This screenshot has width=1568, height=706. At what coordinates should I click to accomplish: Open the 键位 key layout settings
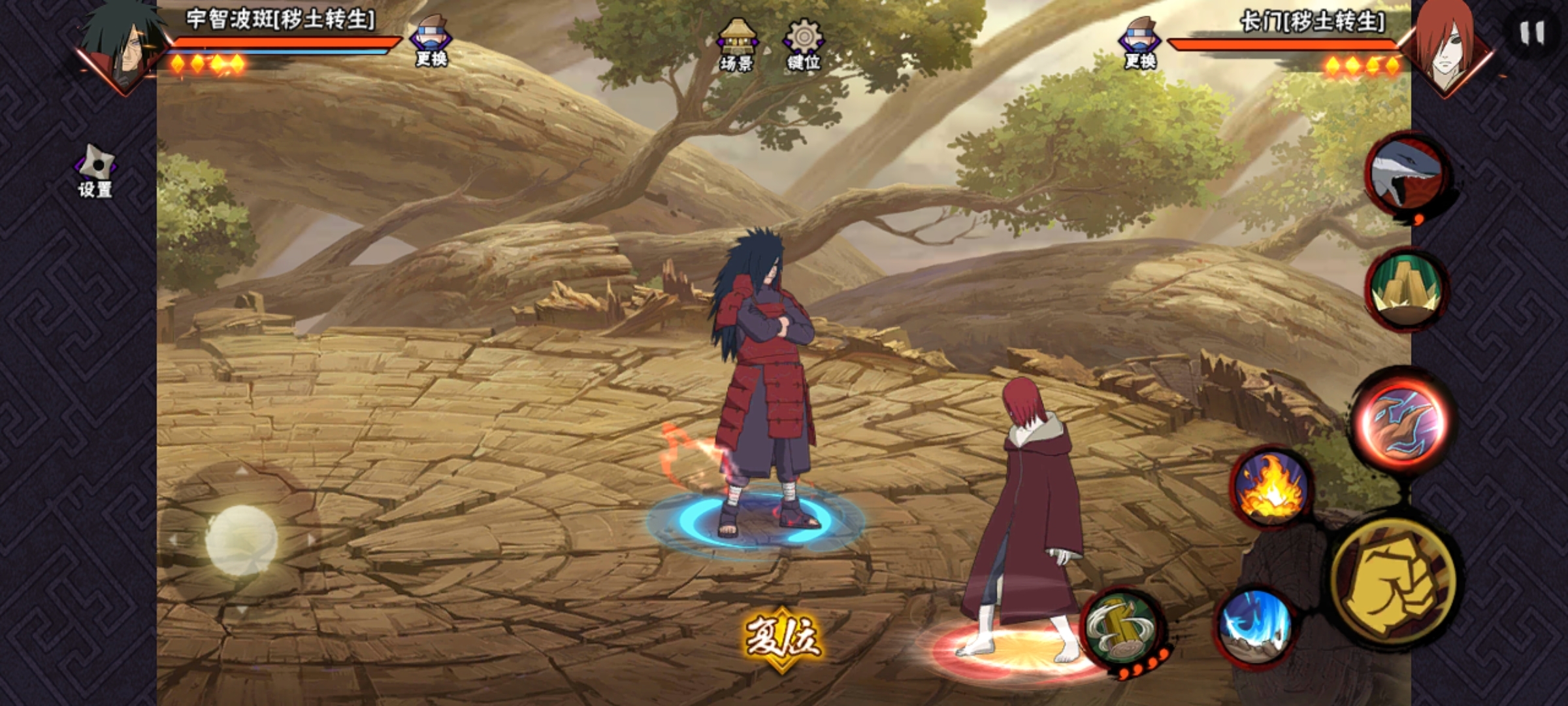[804, 44]
